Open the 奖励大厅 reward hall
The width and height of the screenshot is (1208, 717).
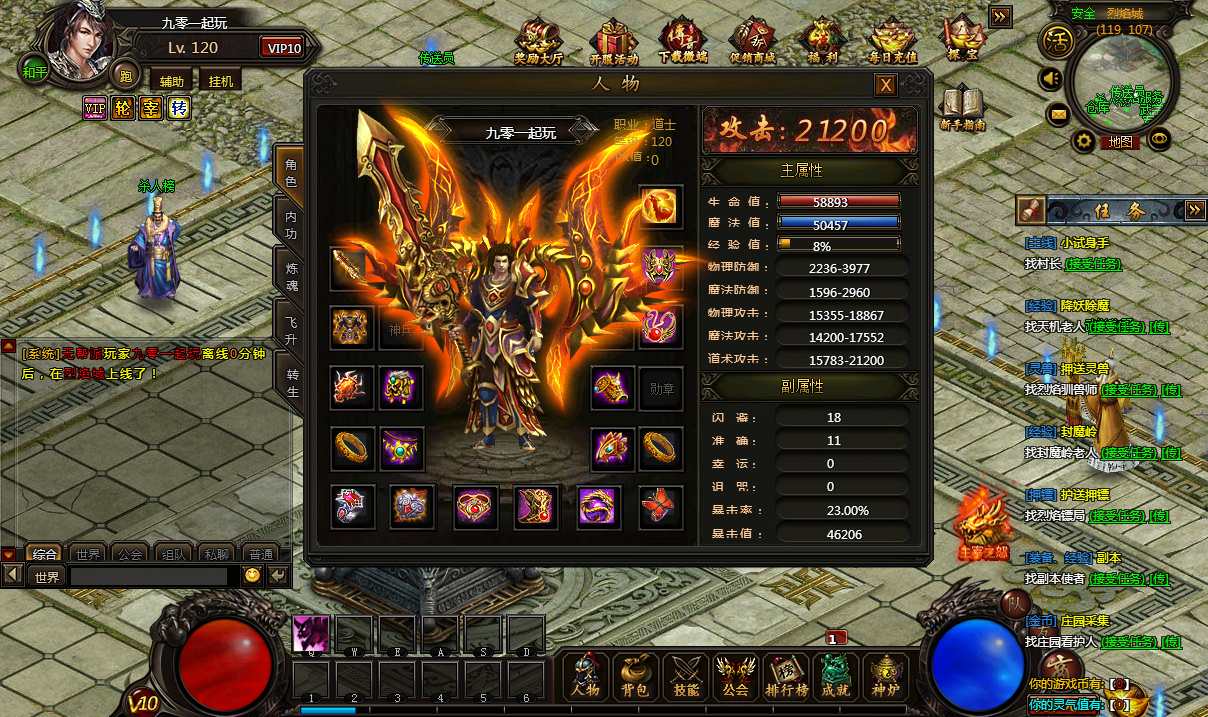tap(540, 43)
